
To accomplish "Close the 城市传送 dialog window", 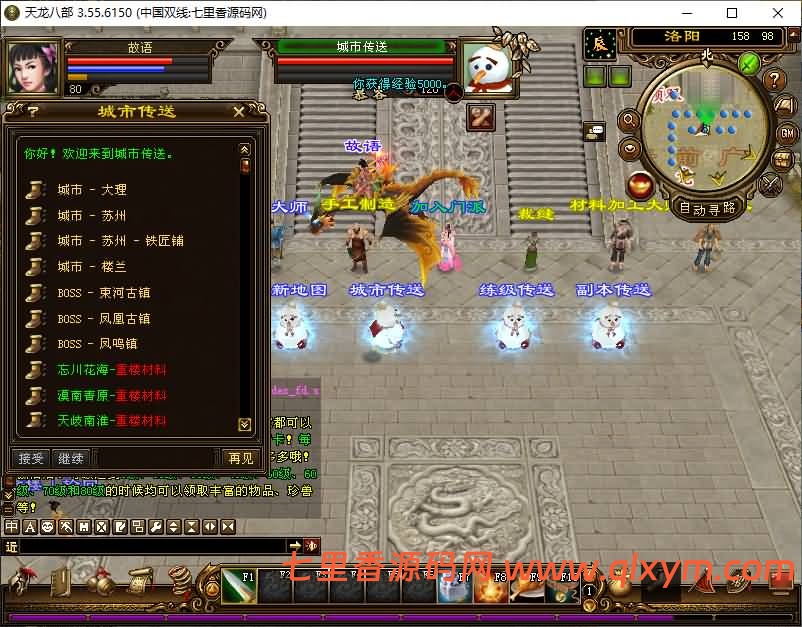I will click(238, 112).
